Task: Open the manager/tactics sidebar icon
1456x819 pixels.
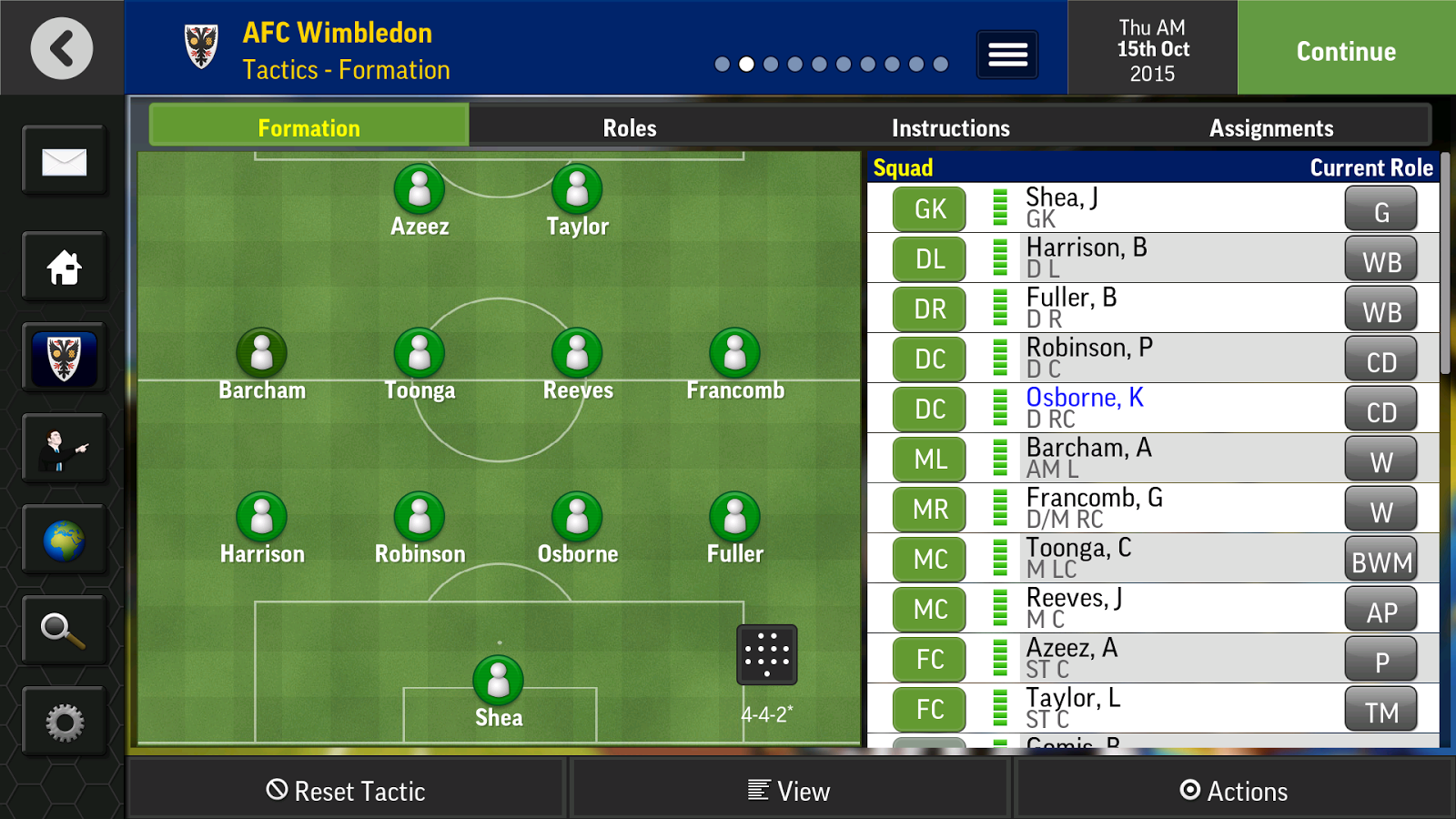Action: point(62,448)
